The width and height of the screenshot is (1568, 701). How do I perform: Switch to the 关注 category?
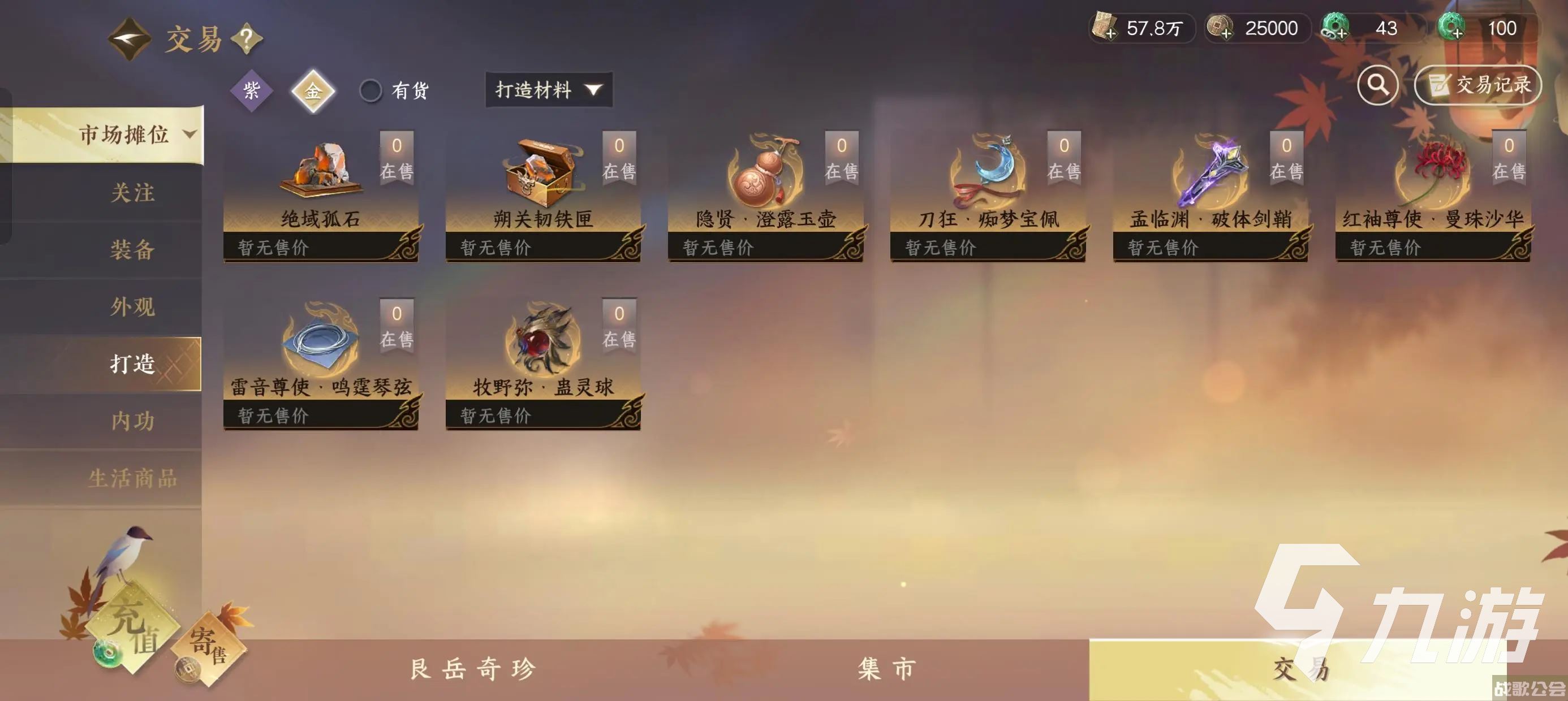[x=132, y=193]
